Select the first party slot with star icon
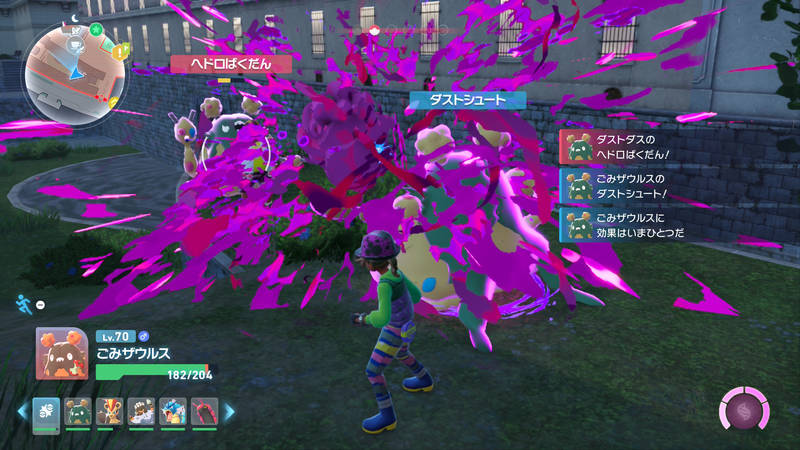Image resolution: width=800 pixels, height=450 pixels. 46,410
